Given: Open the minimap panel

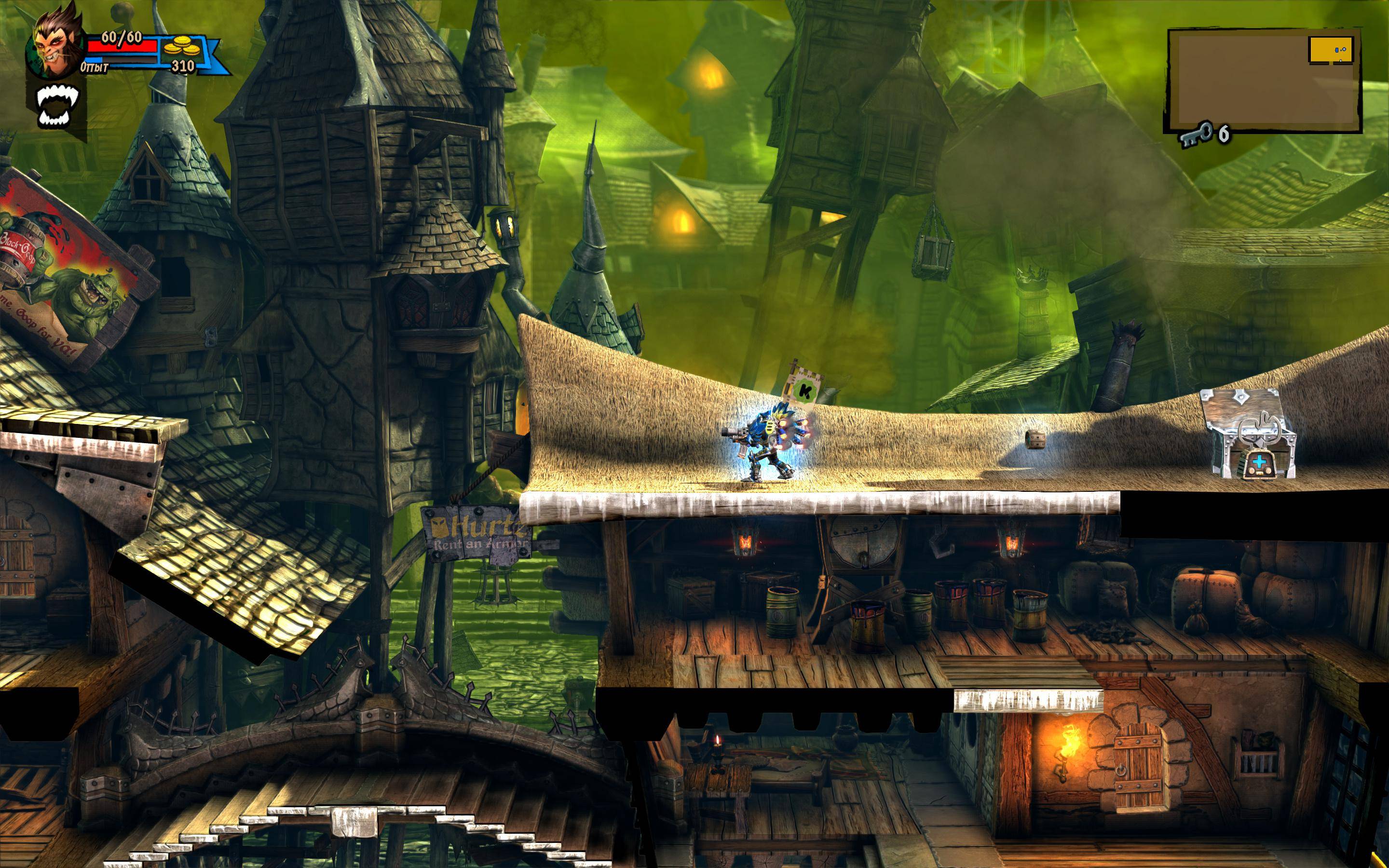Looking at the screenshot, I should pos(1263,81).
